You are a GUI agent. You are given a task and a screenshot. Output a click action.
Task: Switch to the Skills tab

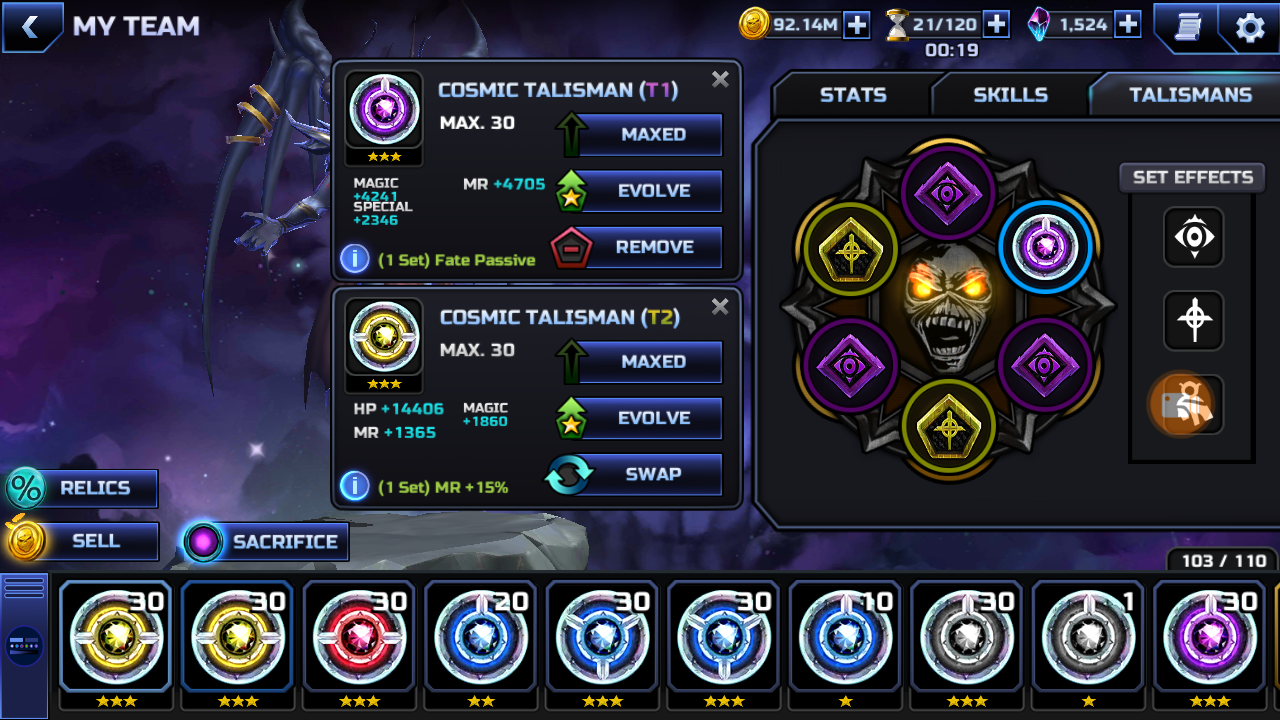[x=1010, y=95]
